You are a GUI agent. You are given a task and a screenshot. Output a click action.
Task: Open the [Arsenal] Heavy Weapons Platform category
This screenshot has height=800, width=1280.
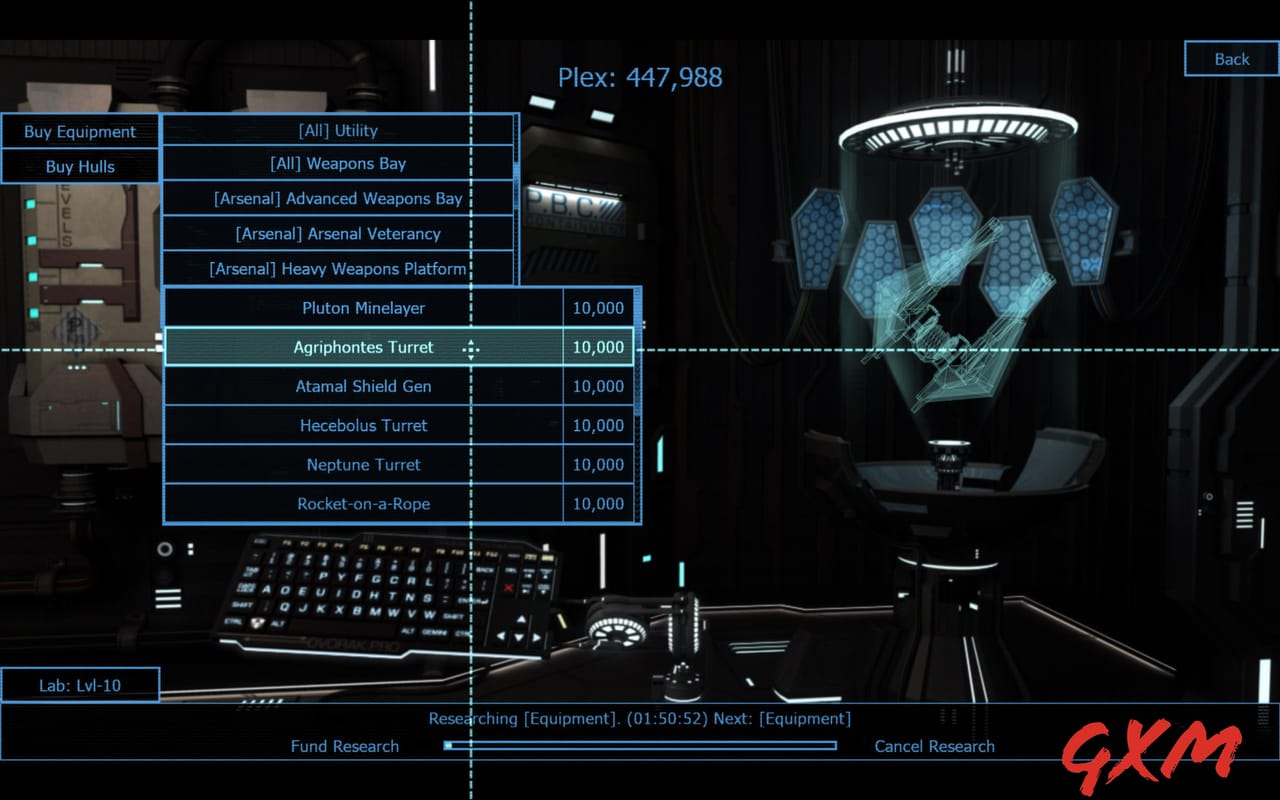tap(340, 269)
